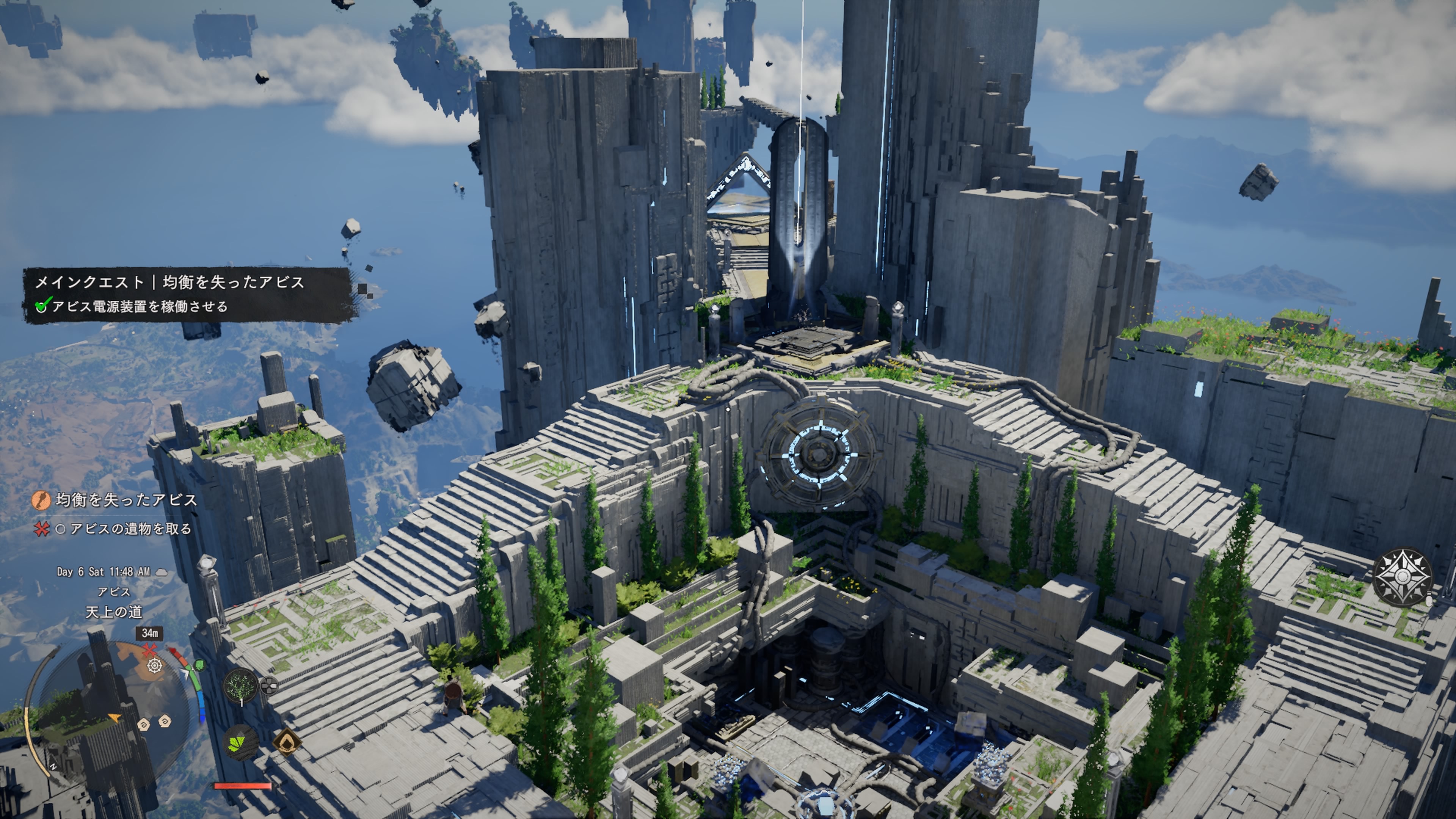Select the アビスの遺物を取る objective
The image size is (1456, 819).
point(124,529)
